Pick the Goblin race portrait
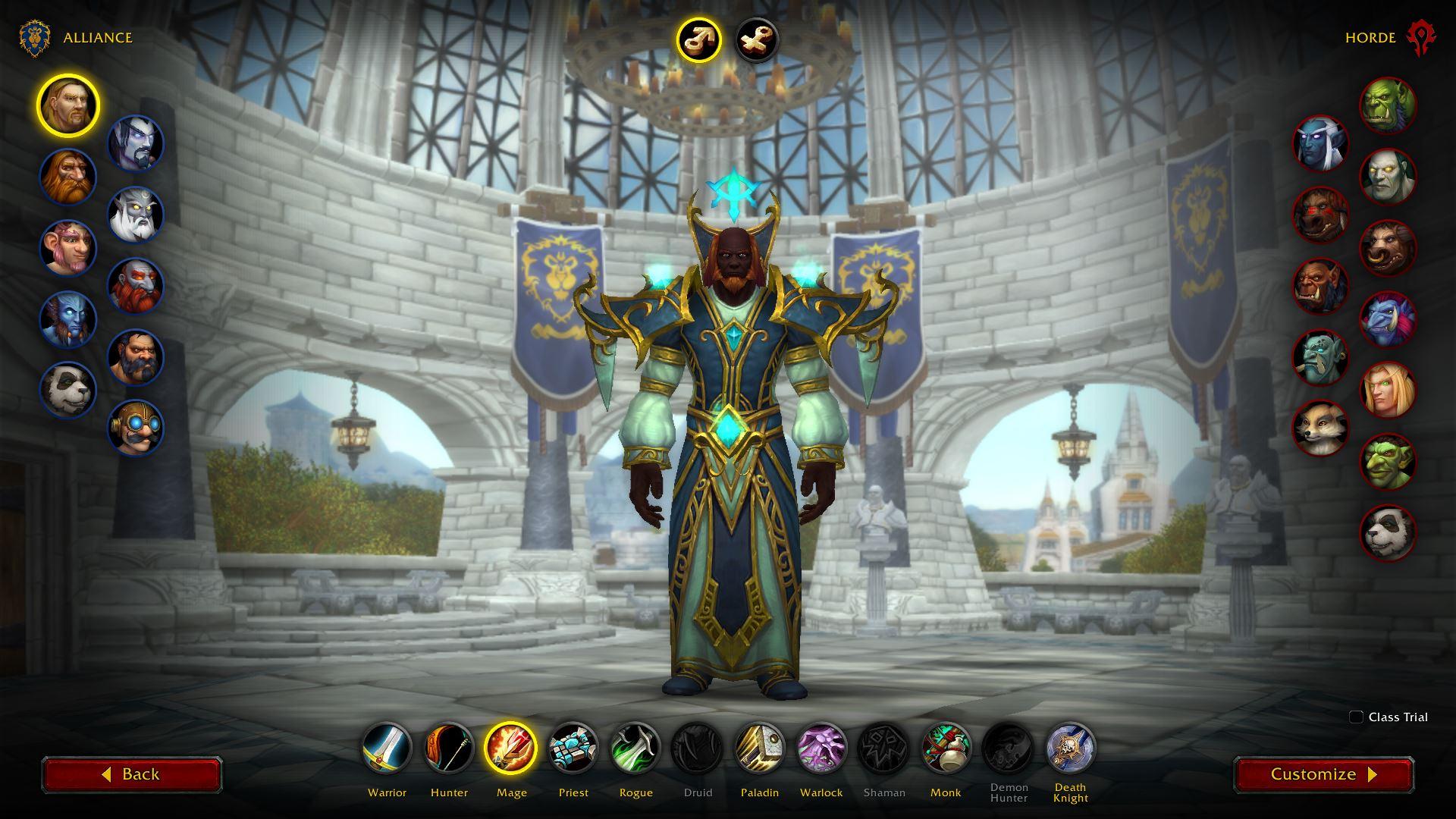Viewport: 1456px width, 819px height. (x=1388, y=461)
